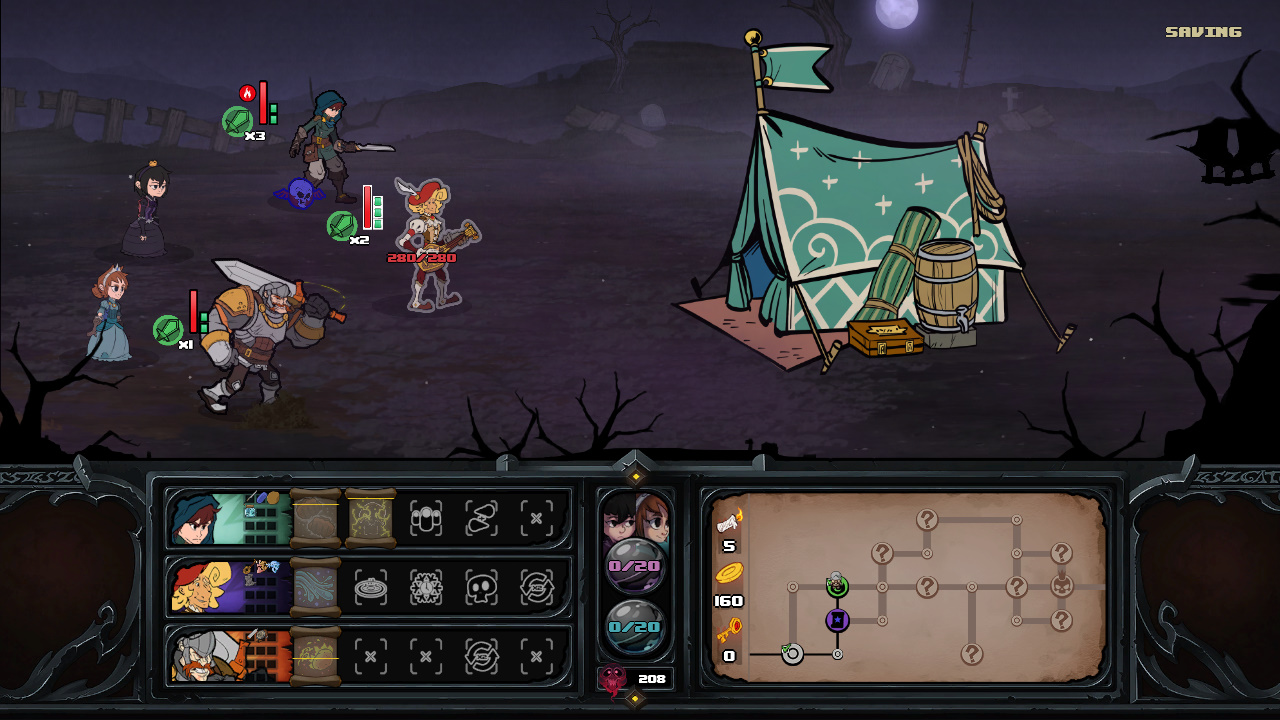Use the bard's blue wind scroll

point(316,587)
